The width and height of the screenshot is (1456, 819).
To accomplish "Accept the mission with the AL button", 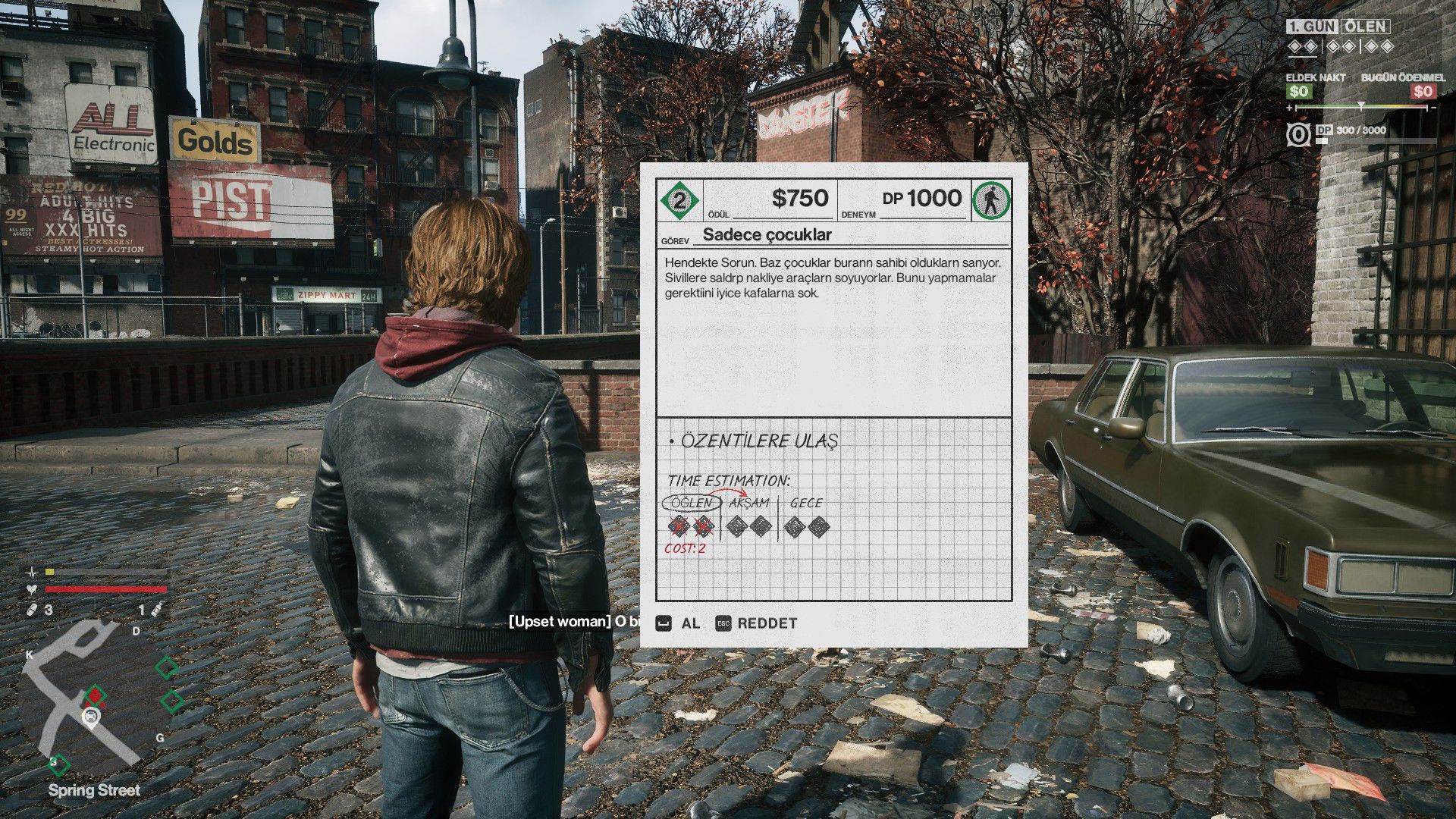I will click(679, 623).
